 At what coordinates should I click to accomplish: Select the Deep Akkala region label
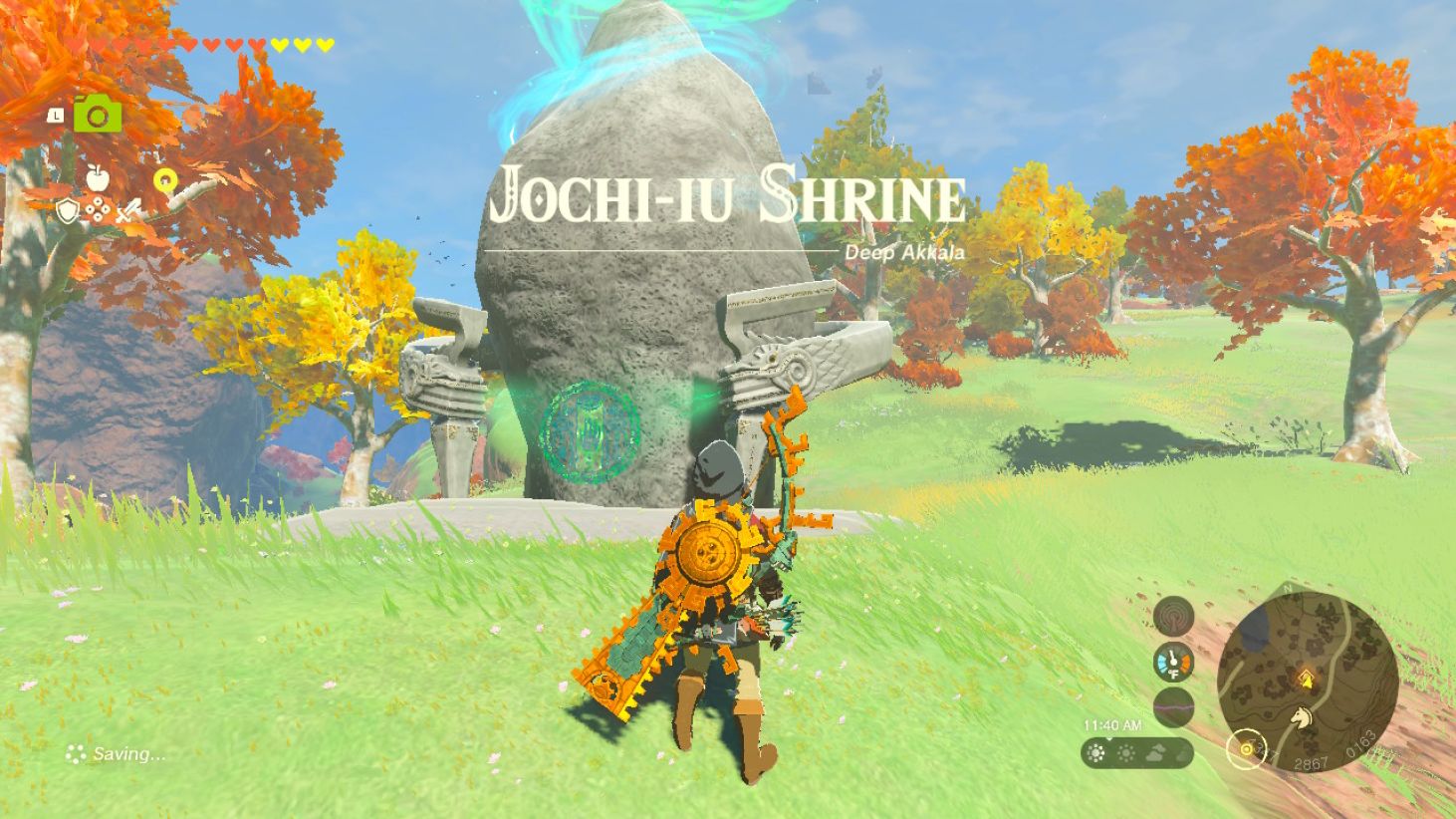coord(906,250)
